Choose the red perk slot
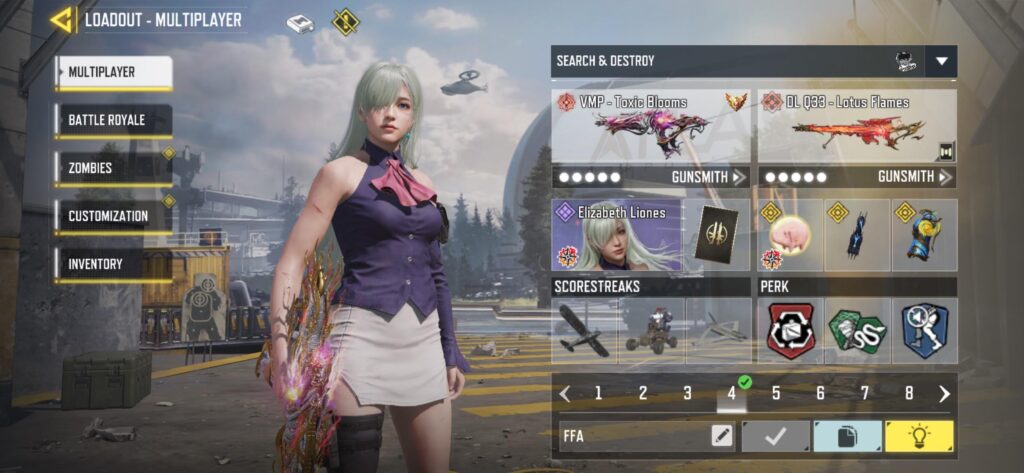This screenshot has height=473, width=1024. [x=791, y=332]
